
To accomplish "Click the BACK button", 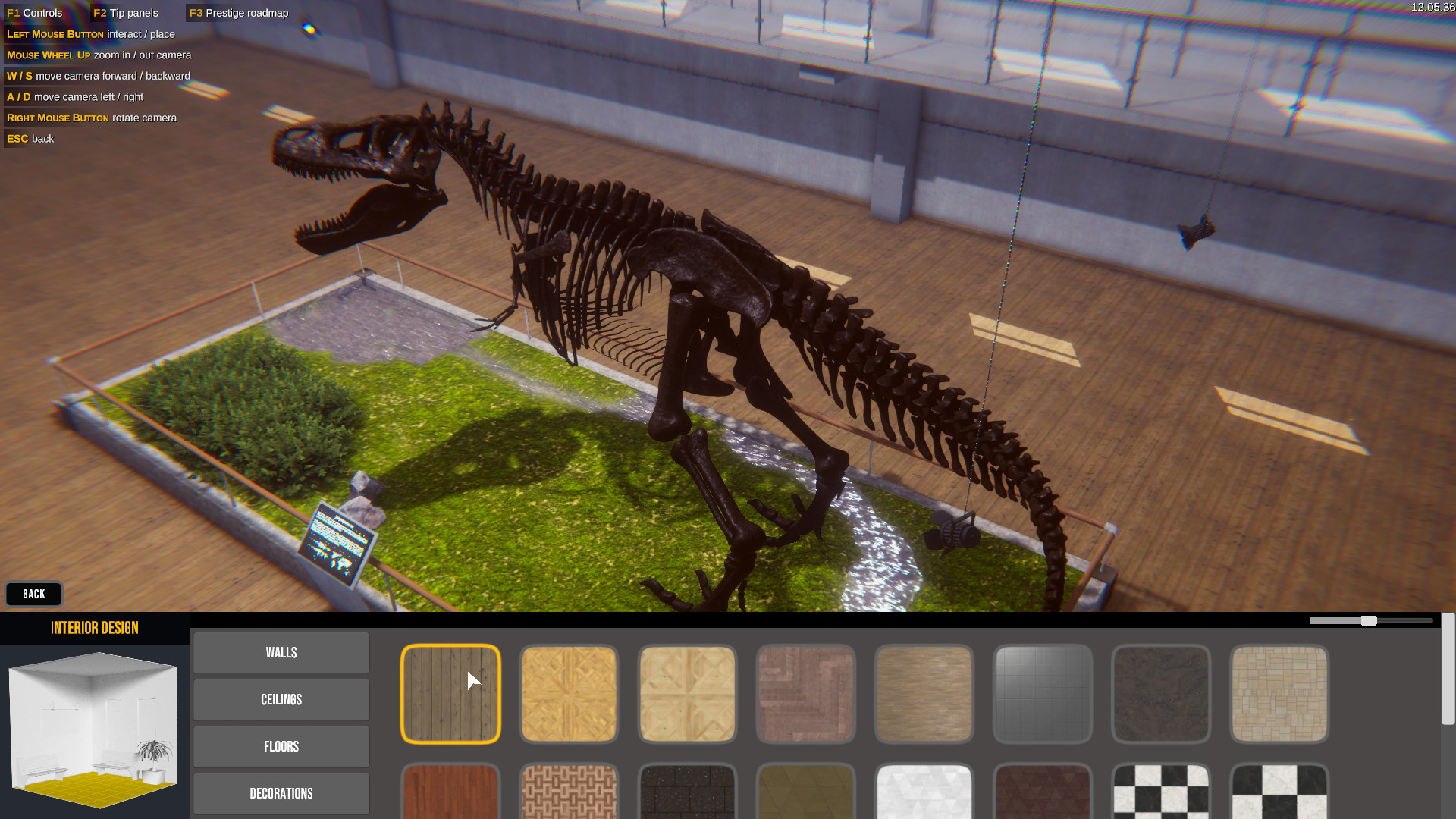I will pos(33,594).
